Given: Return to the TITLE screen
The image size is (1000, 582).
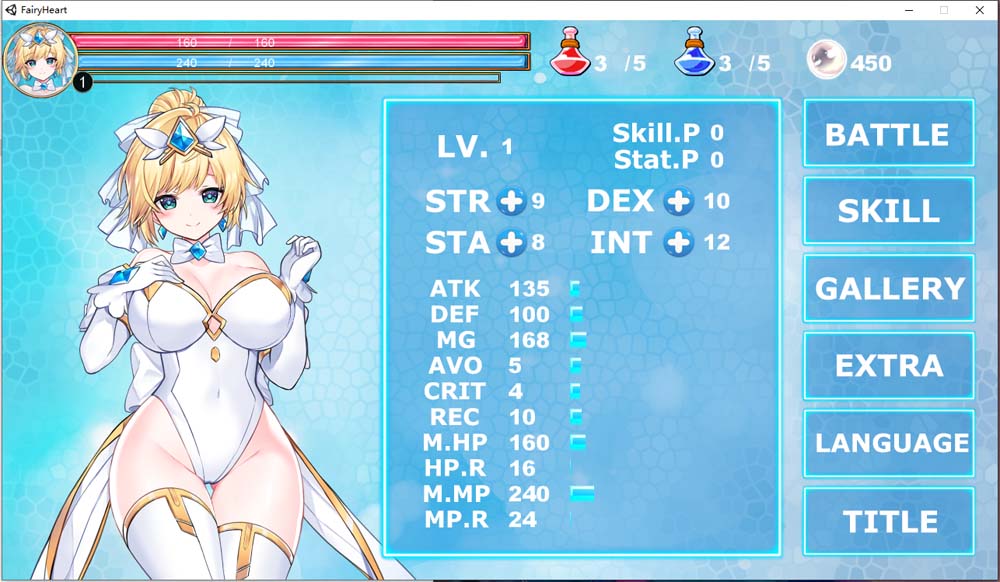Looking at the screenshot, I should click(x=888, y=521).
